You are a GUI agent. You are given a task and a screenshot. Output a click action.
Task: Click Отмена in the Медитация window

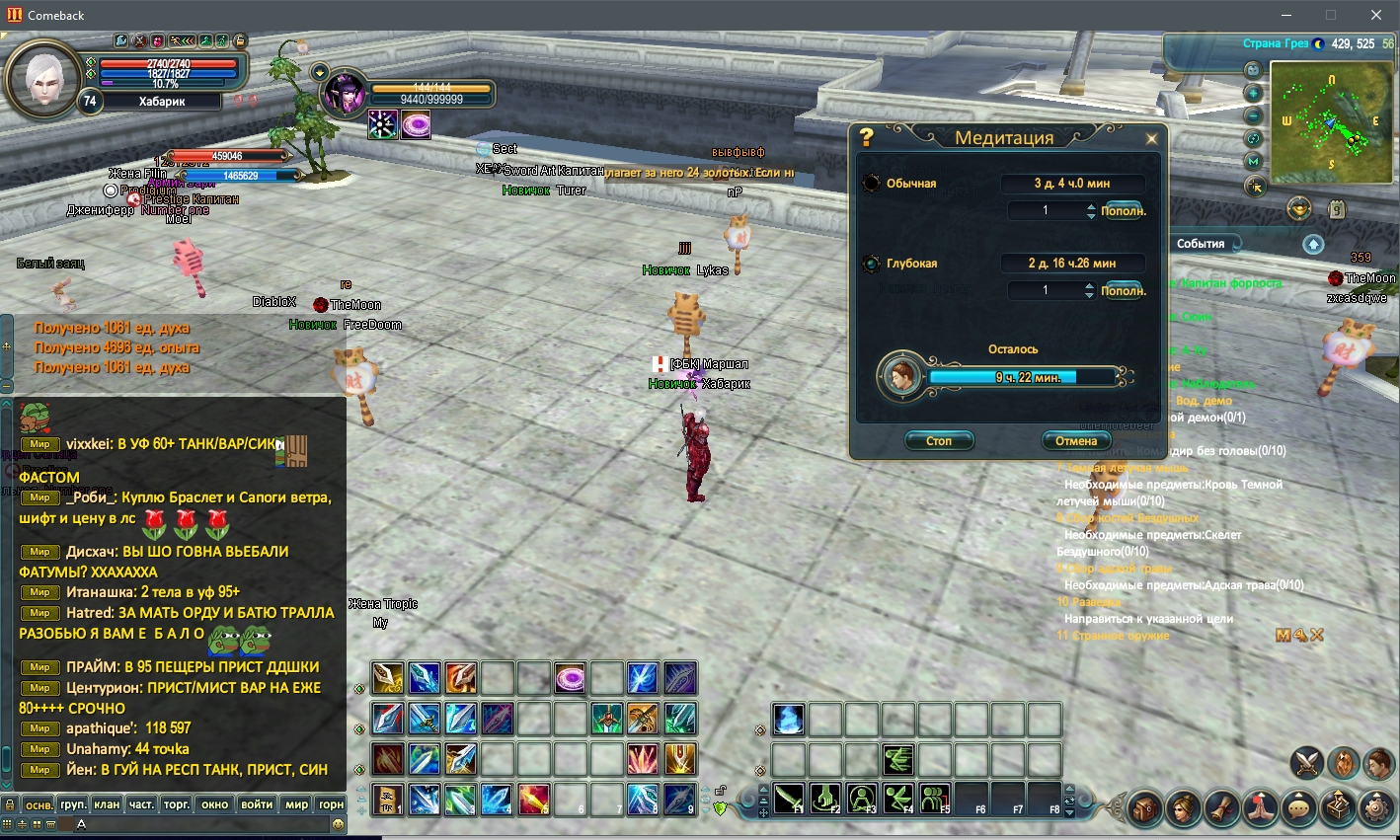pos(1075,441)
